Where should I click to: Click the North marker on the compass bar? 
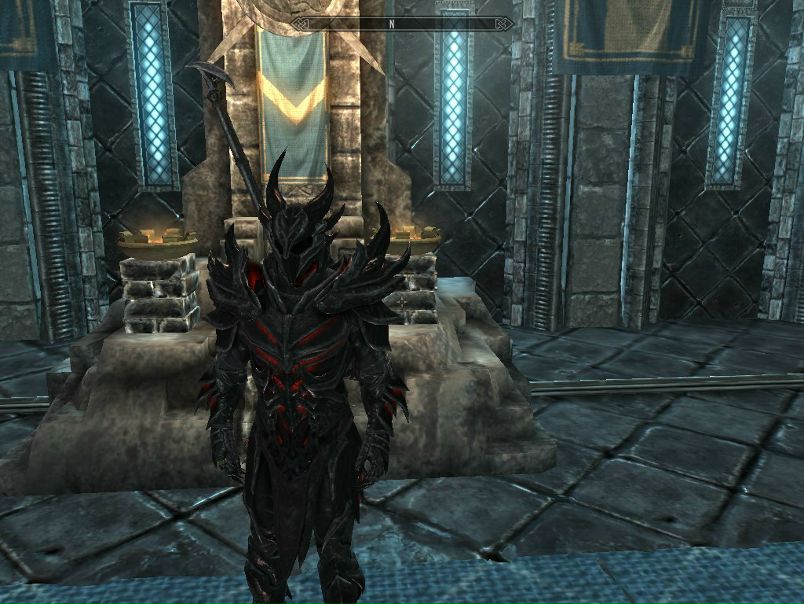[x=393, y=22]
